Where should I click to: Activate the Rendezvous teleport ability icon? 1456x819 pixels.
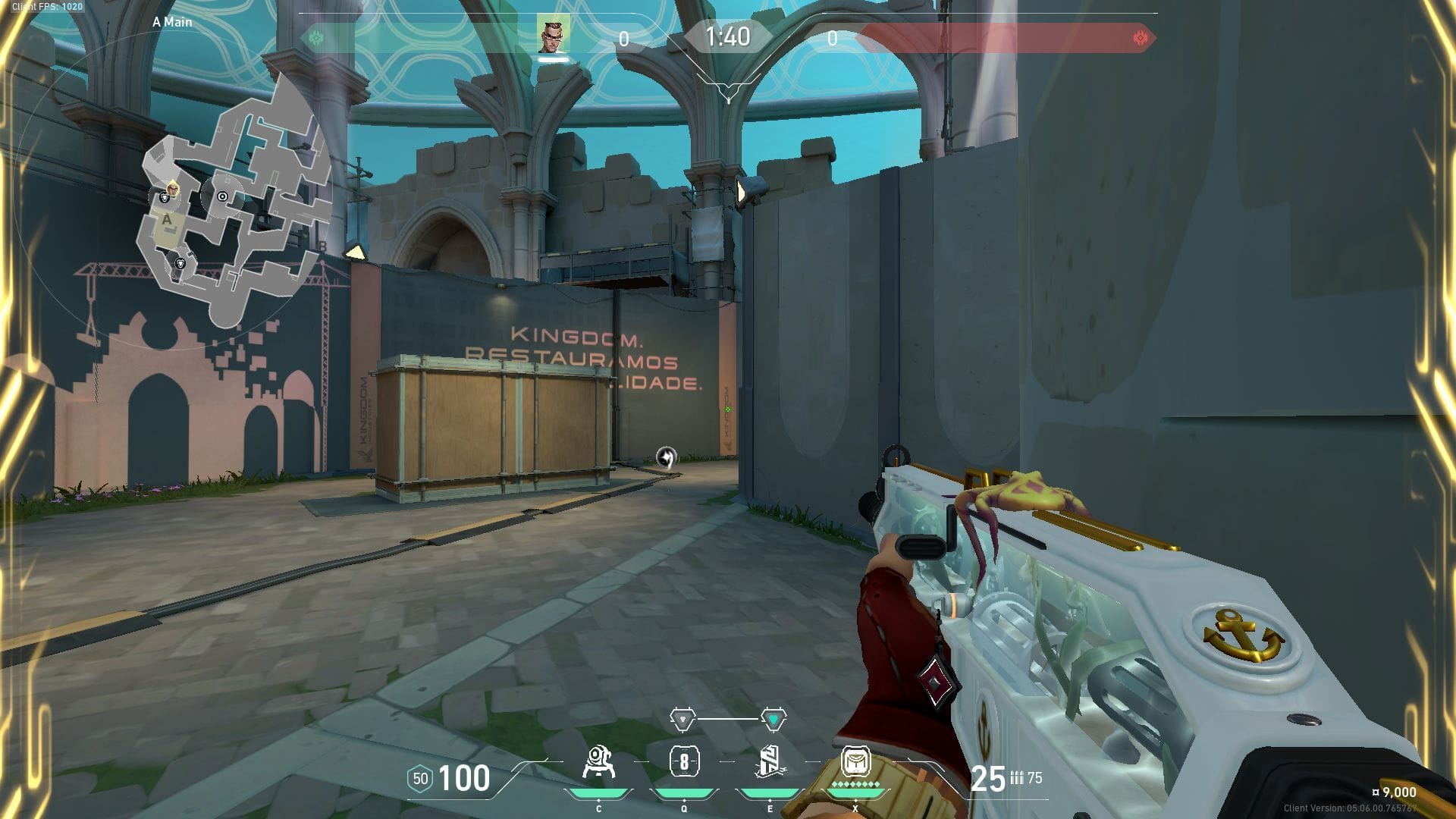click(770, 762)
